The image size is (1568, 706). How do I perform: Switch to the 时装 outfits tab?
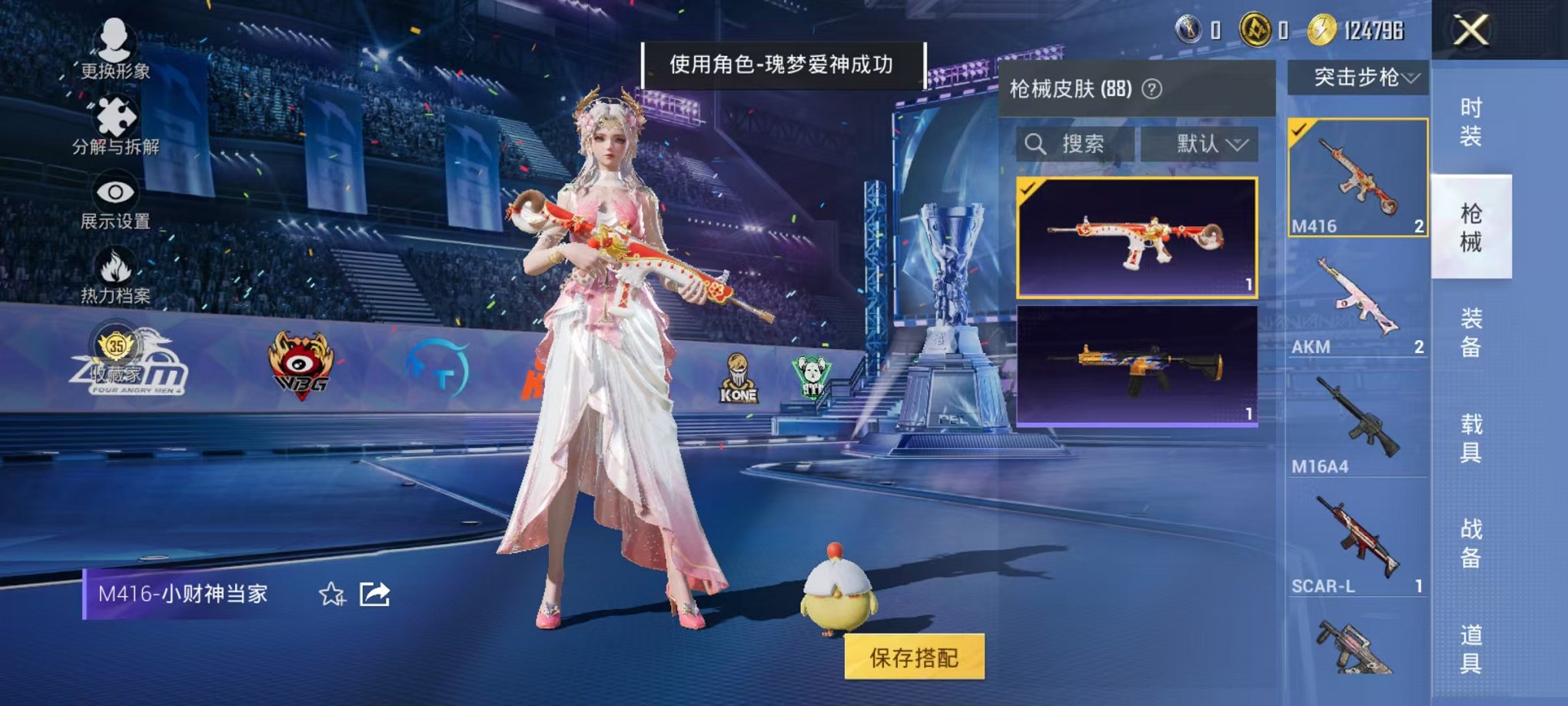click(x=1470, y=123)
